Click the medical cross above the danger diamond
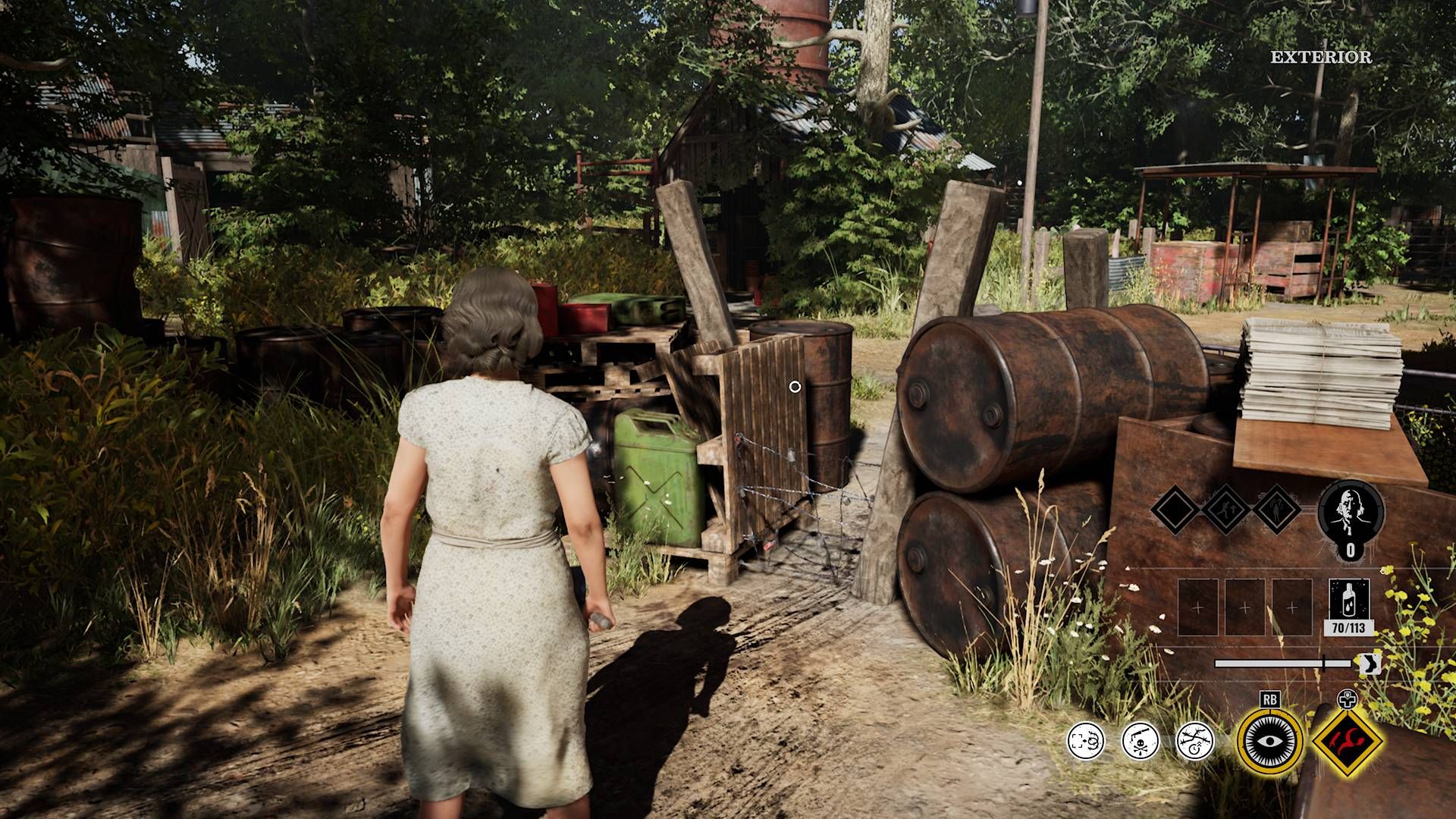1456x819 pixels. (1347, 699)
